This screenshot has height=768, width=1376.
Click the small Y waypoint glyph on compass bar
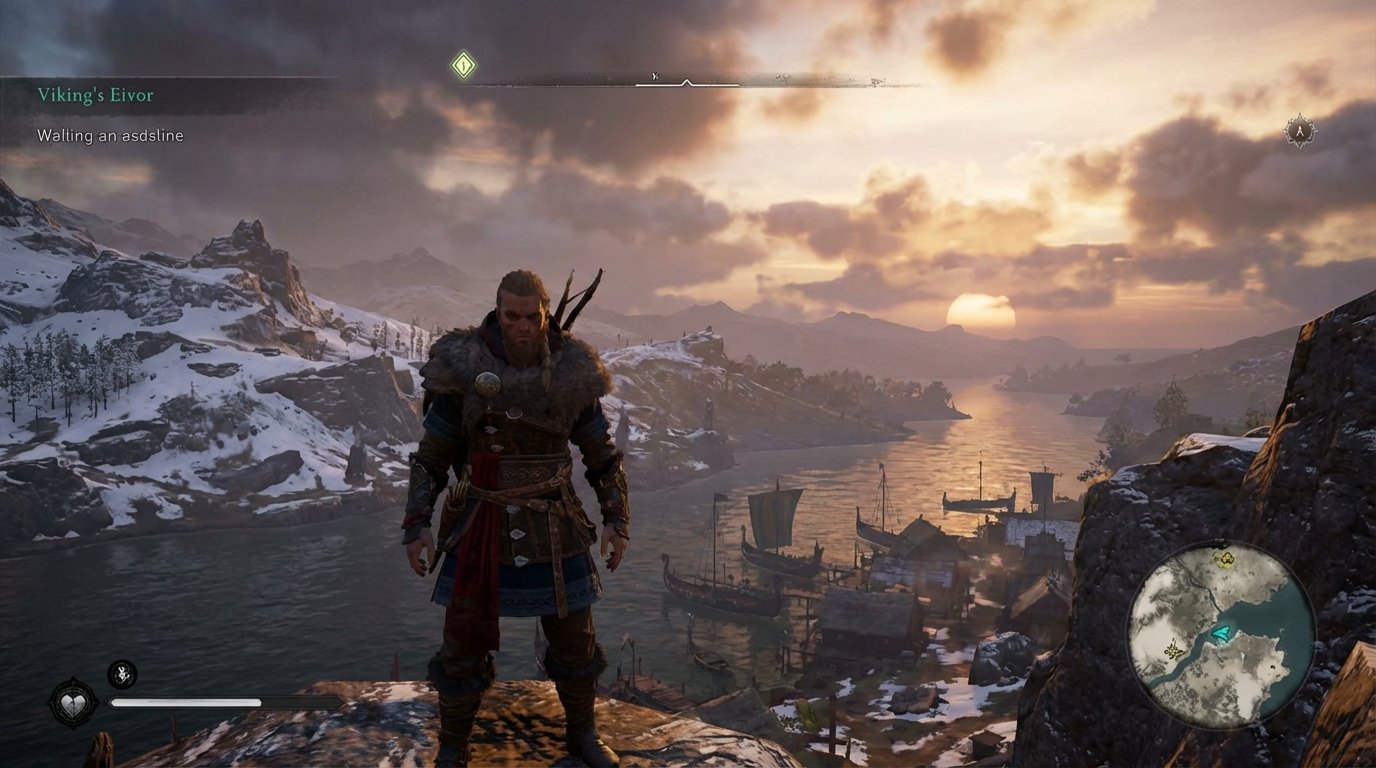654,74
